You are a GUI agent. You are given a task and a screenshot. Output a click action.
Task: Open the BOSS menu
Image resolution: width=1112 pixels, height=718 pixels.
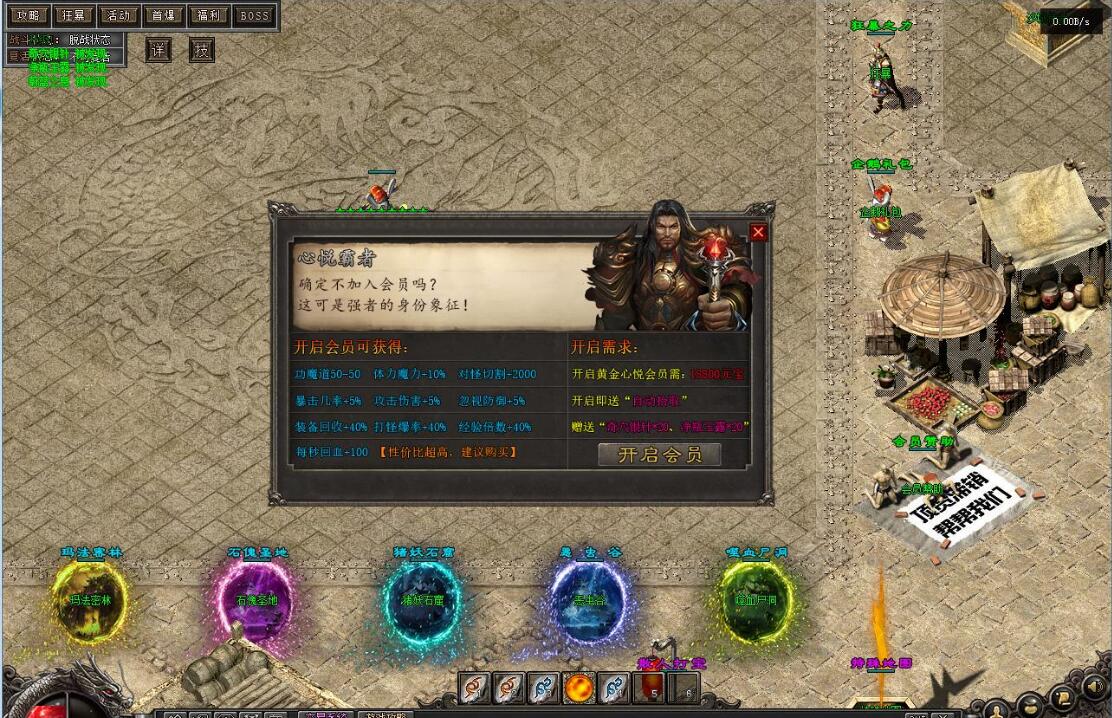tap(255, 15)
